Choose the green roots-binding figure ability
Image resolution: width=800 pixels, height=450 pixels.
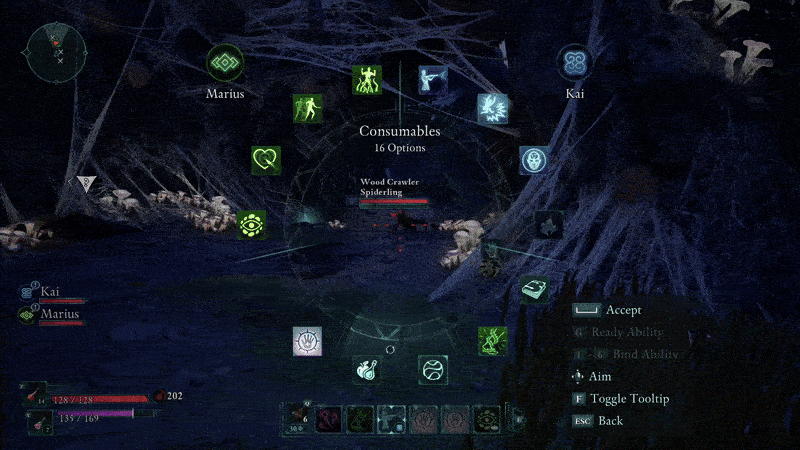pyautogui.click(x=367, y=80)
